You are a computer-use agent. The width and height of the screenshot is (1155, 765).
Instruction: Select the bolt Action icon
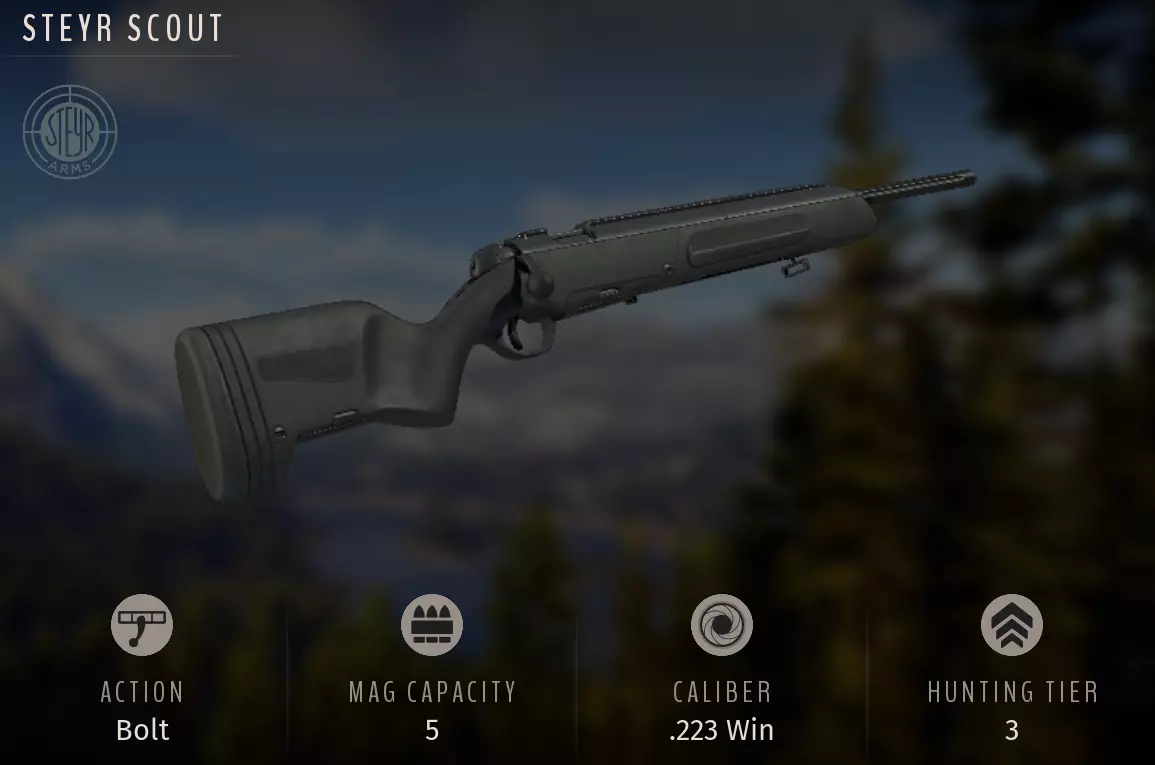point(142,625)
